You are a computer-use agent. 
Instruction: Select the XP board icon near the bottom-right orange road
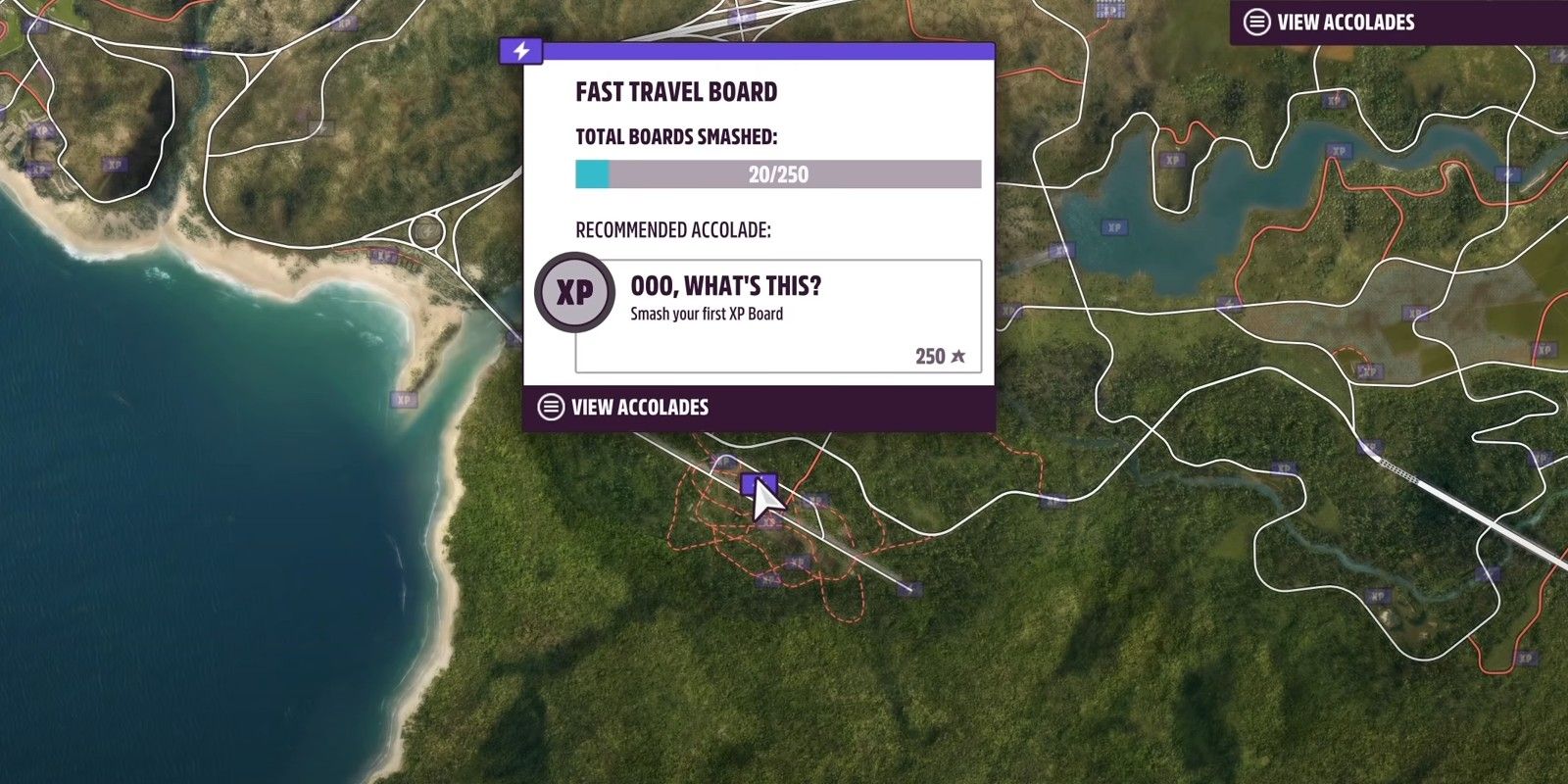tap(1525, 659)
